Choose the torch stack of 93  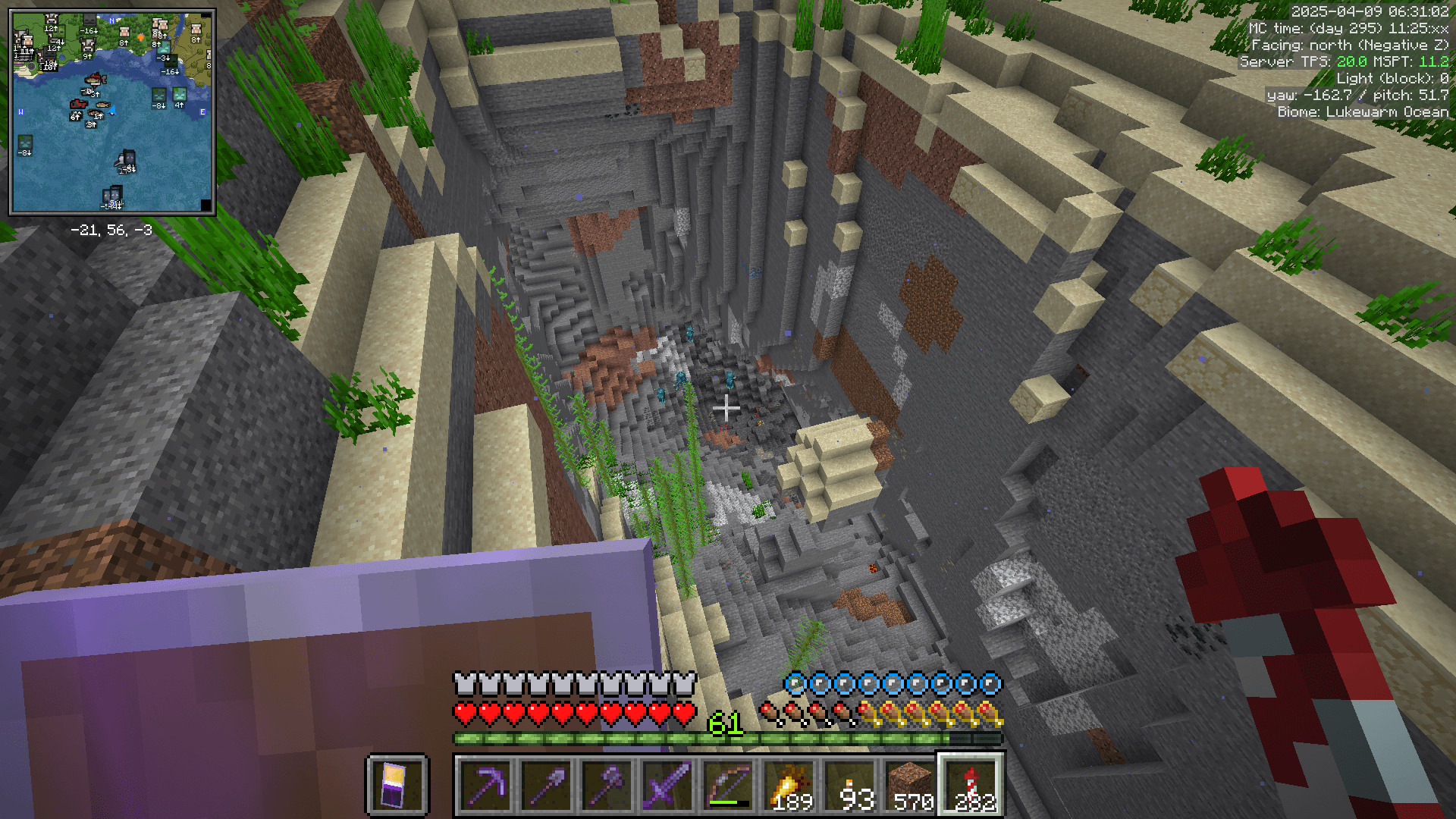[849, 785]
